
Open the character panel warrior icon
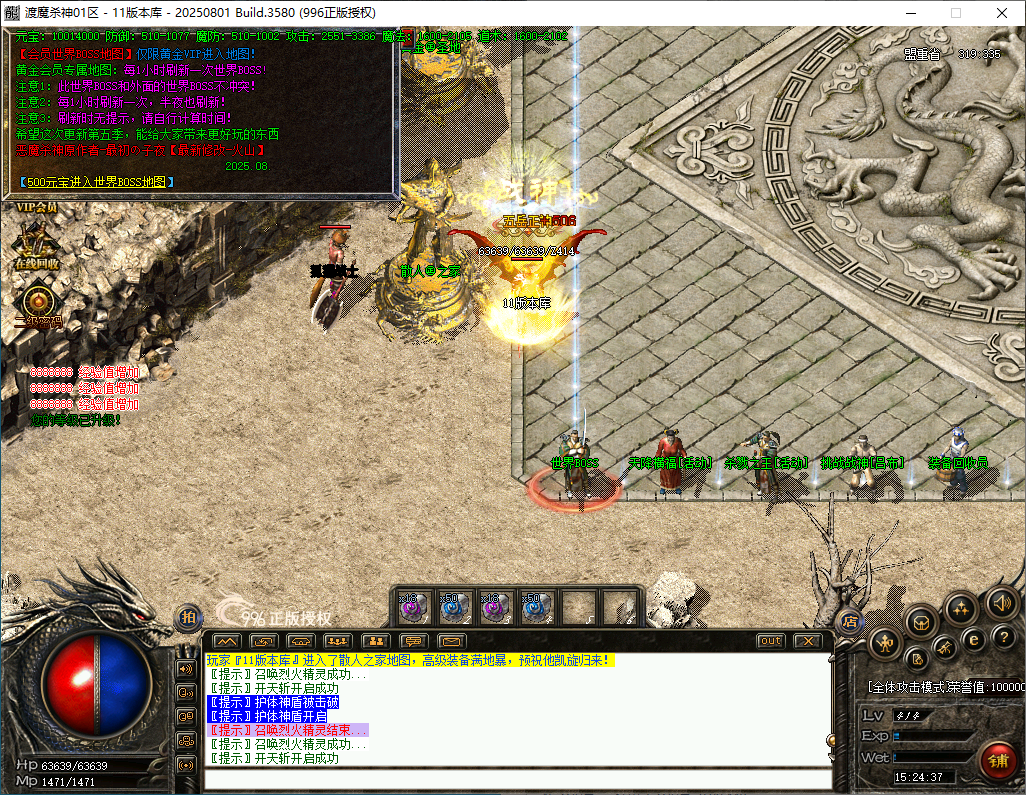click(x=885, y=642)
